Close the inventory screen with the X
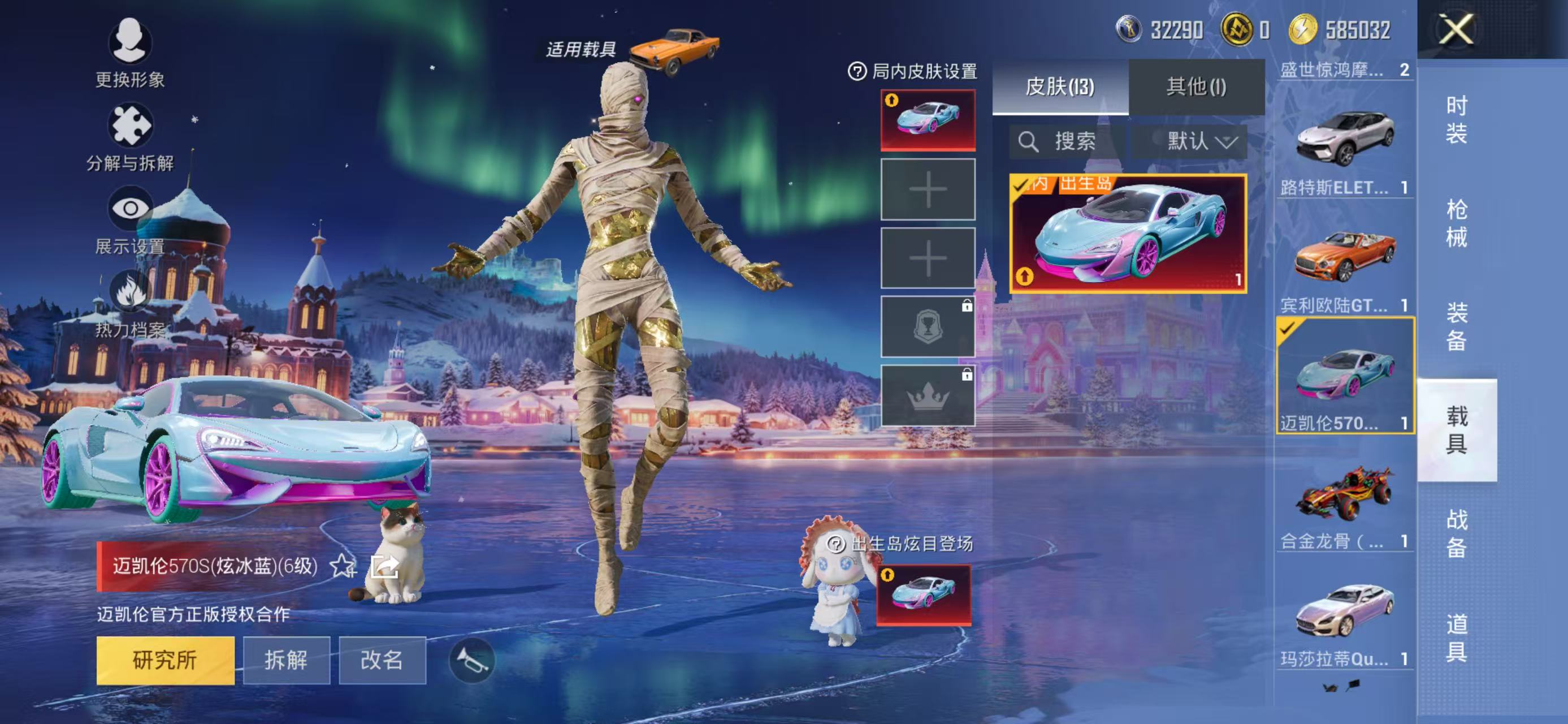The height and width of the screenshot is (724, 1568). coord(1456,29)
